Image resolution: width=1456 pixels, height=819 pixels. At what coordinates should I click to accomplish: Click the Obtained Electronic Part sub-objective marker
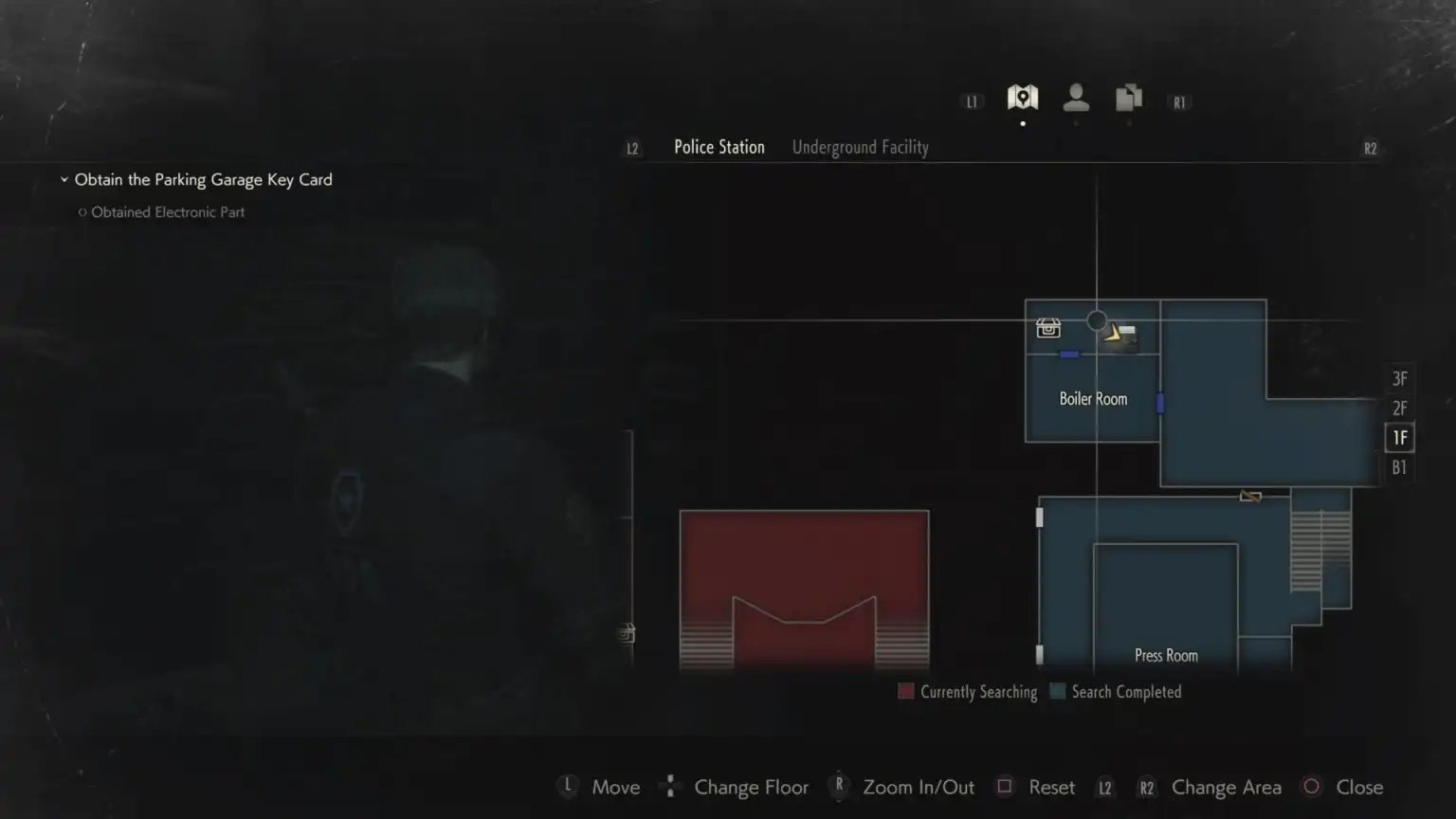pyautogui.click(x=82, y=211)
